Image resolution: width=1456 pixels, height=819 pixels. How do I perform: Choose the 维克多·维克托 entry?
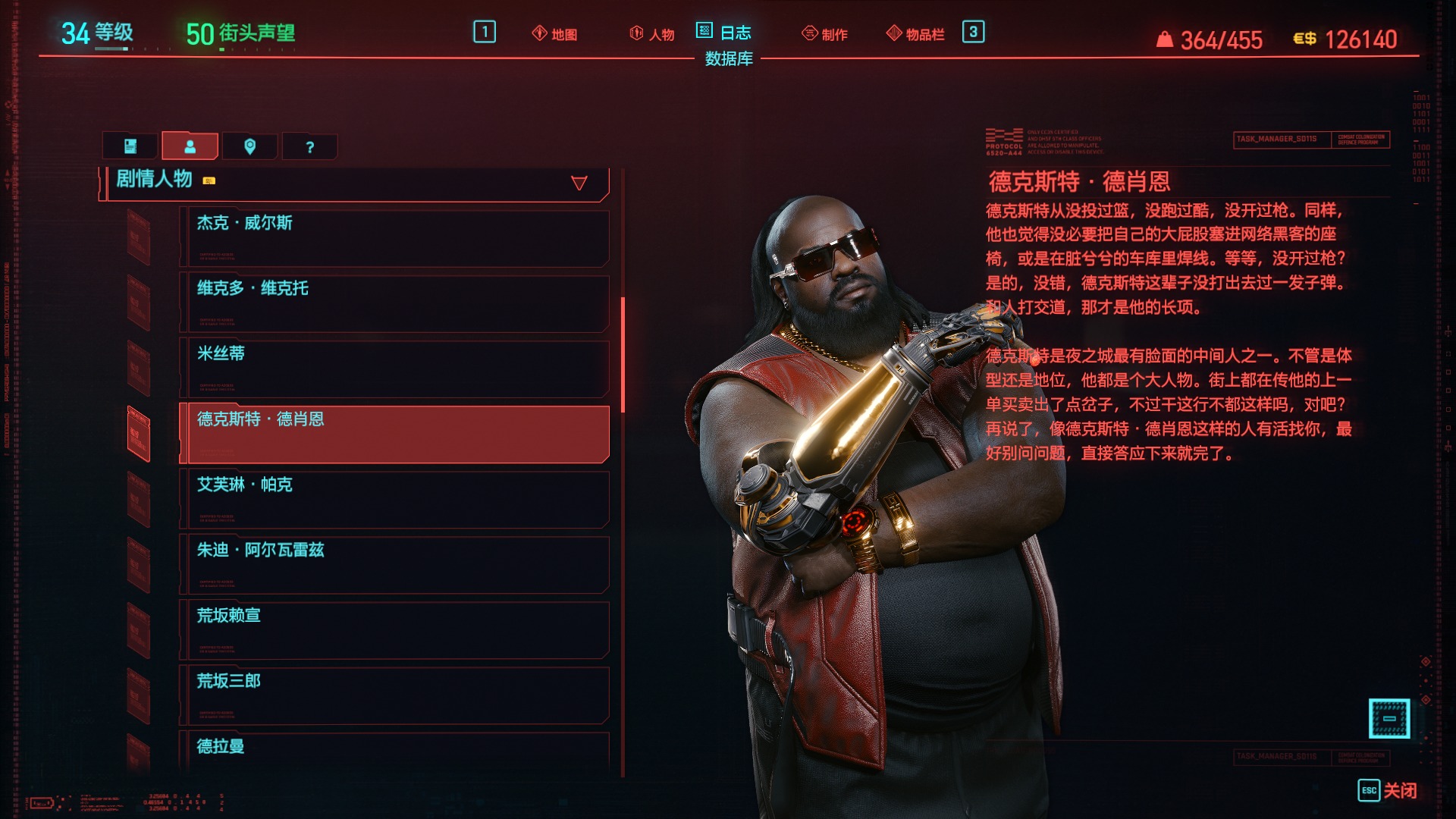point(394,303)
